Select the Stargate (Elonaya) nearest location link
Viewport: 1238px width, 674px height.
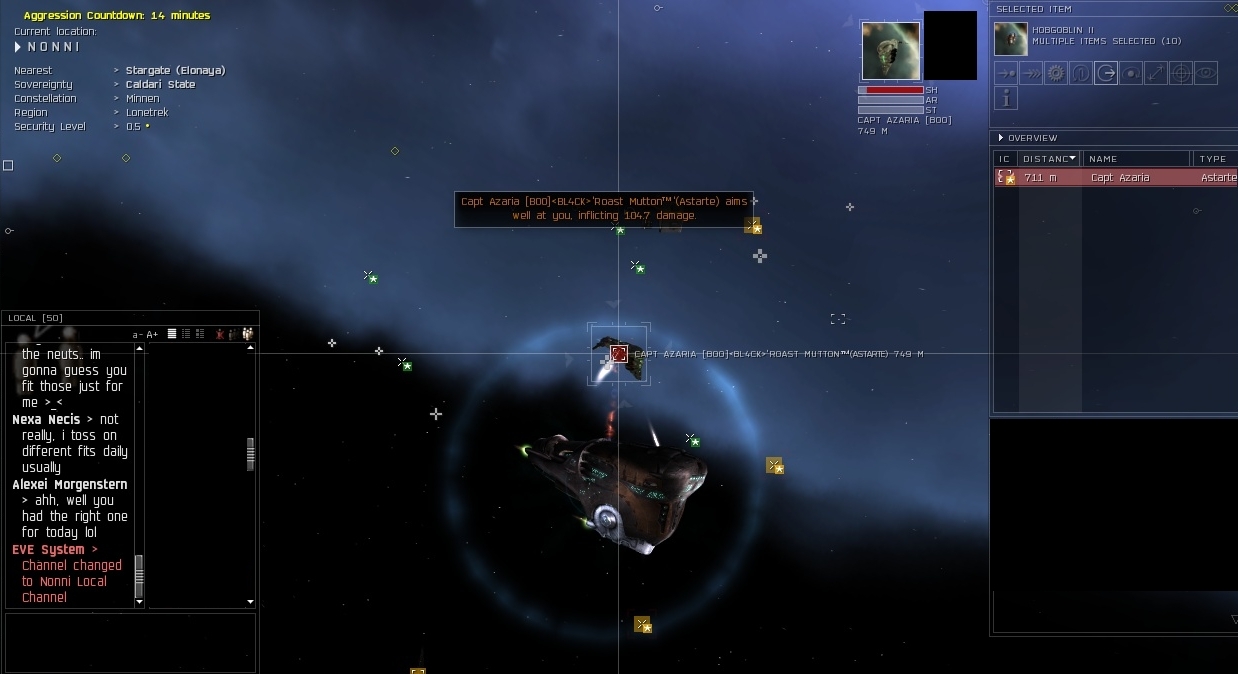point(175,71)
